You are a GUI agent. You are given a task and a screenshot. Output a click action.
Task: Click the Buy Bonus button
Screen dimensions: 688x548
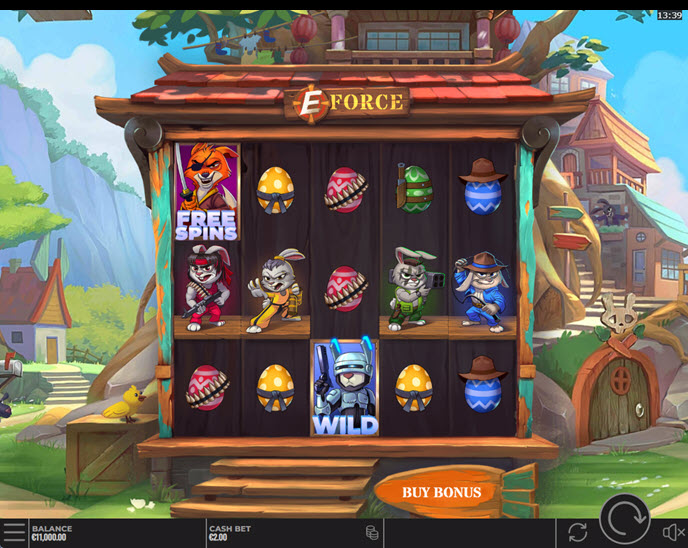441,492
